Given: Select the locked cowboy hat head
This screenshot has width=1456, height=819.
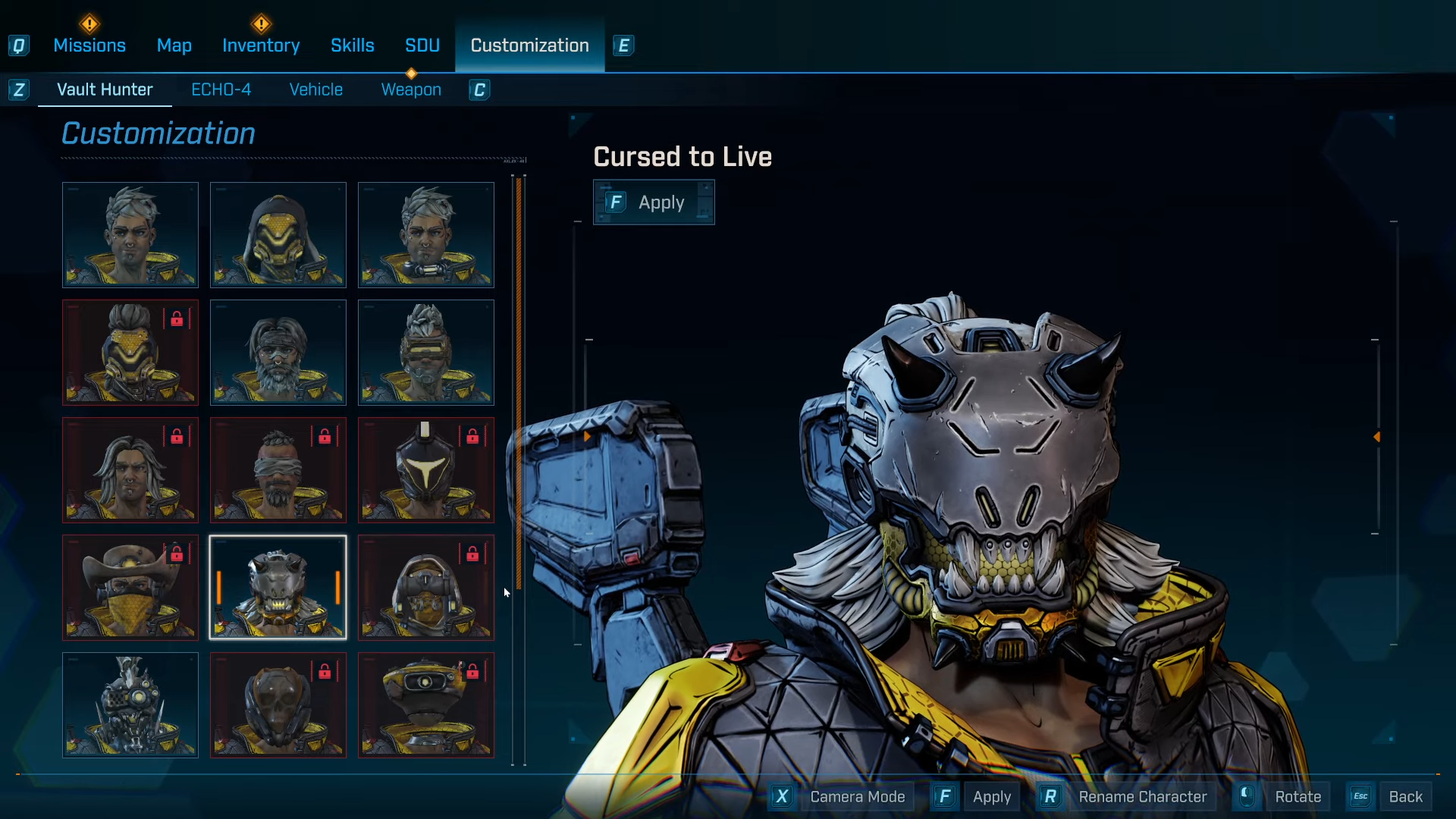Looking at the screenshot, I should (x=130, y=588).
